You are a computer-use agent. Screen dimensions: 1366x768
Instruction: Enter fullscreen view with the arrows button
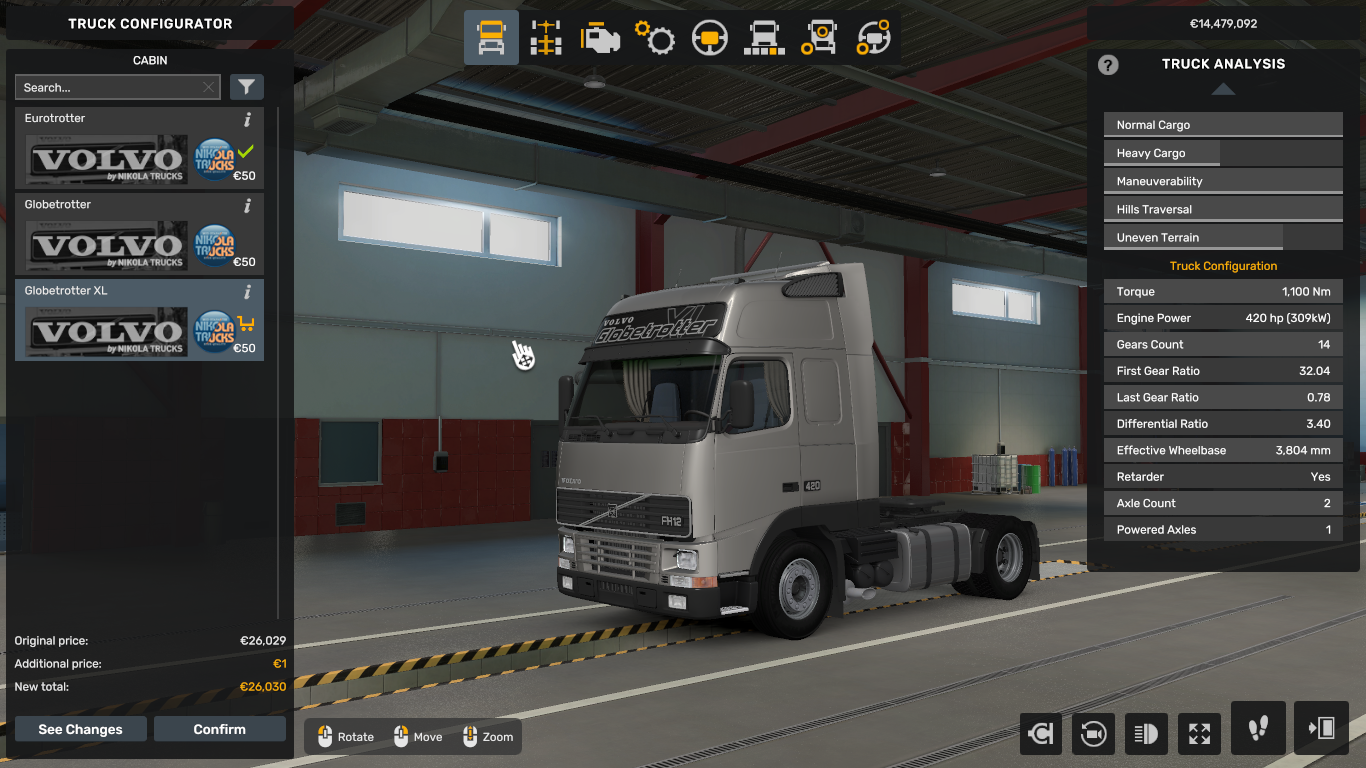click(x=1199, y=734)
